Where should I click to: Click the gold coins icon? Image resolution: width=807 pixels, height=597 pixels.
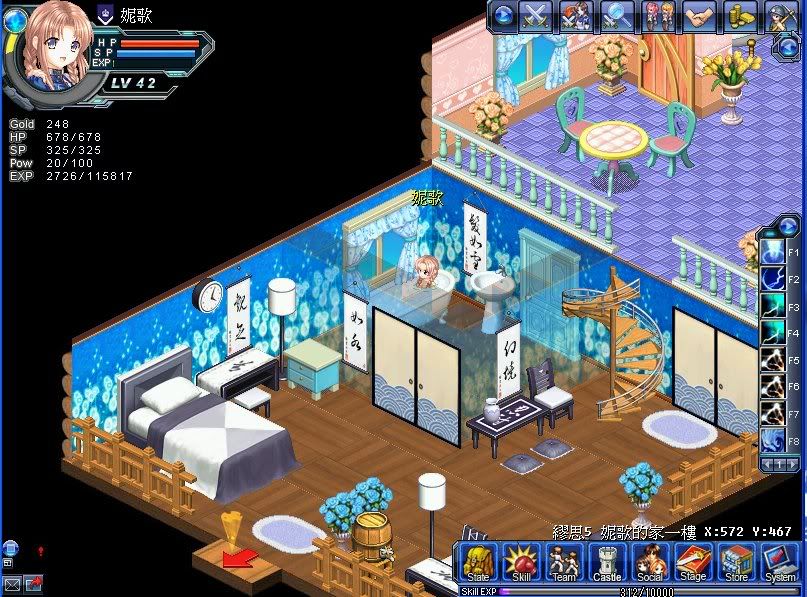(740, 16)
